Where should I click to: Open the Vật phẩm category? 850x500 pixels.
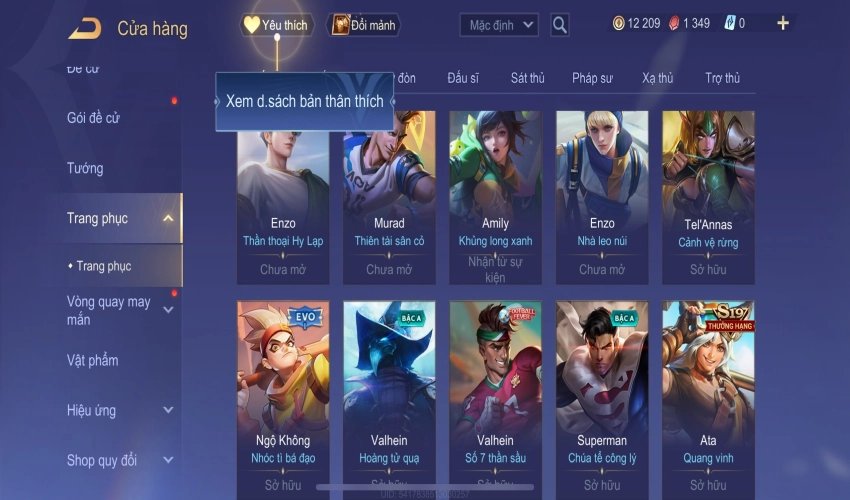pos(92,360)
